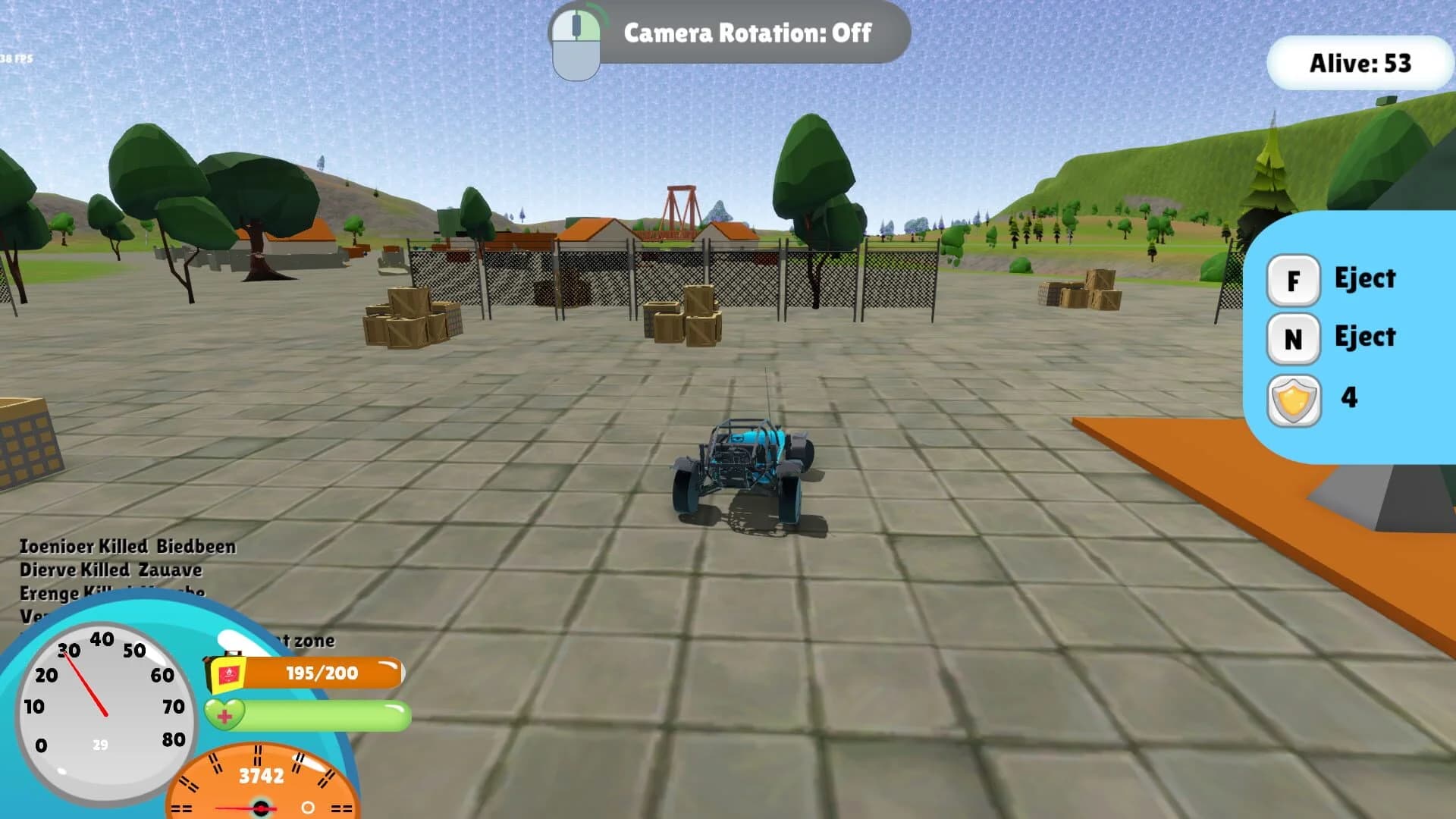Select the yellow fuel canister icon
Viewport: 1456px width, 819px height.
click(227, 674)
